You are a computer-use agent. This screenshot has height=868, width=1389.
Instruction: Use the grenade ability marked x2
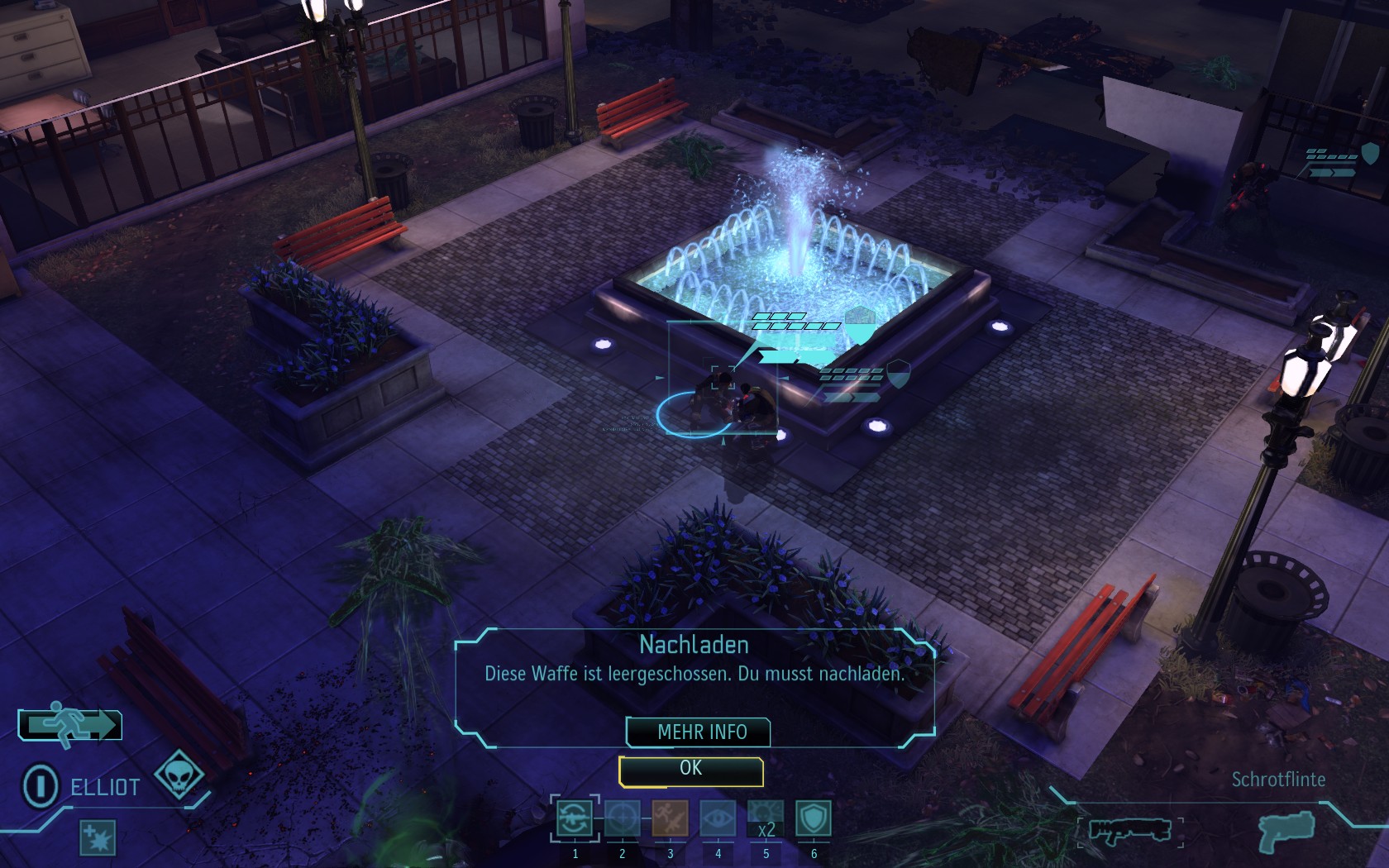click(x=766, y=818)
